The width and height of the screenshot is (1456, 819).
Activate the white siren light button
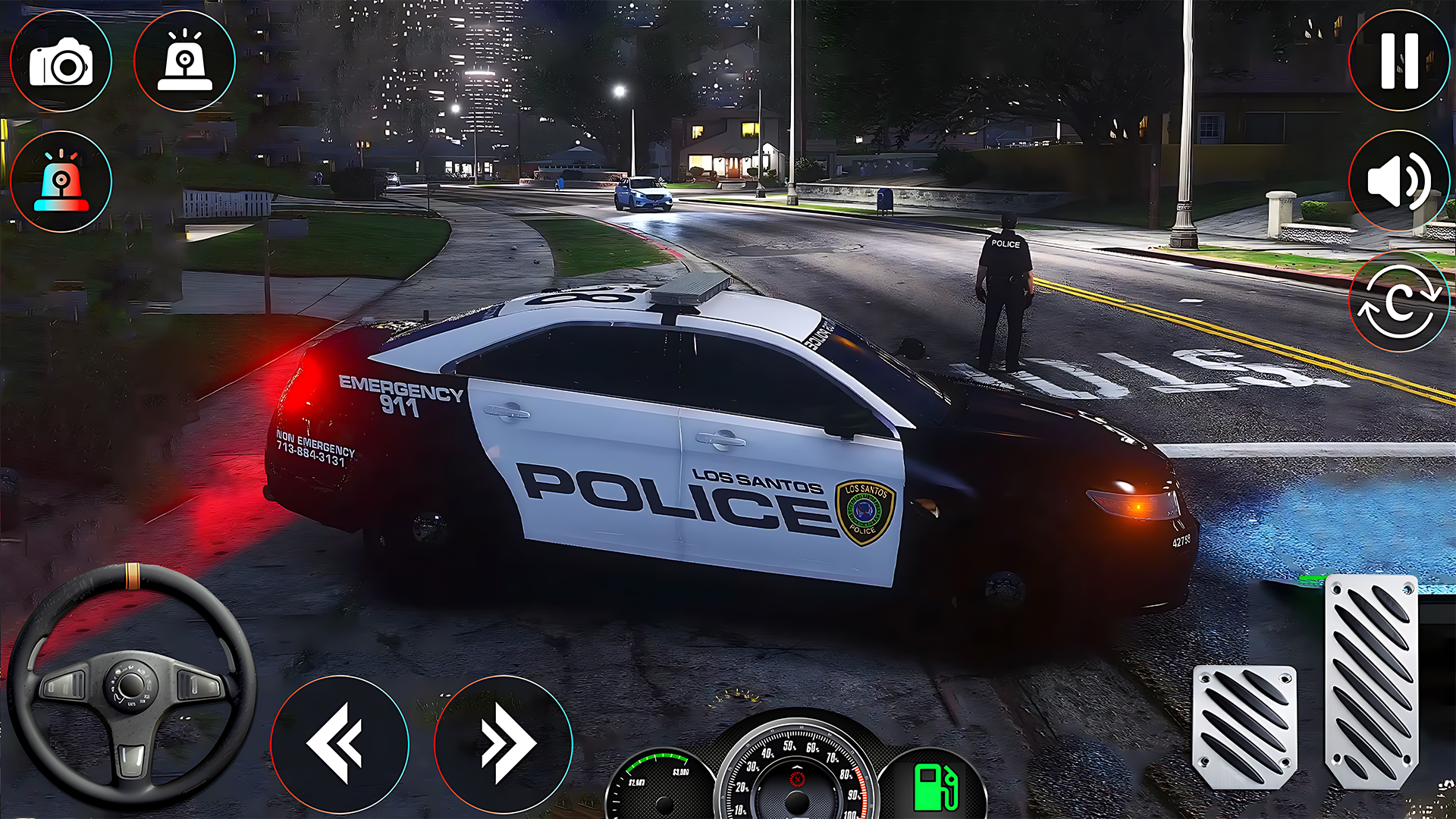point(184,62)
